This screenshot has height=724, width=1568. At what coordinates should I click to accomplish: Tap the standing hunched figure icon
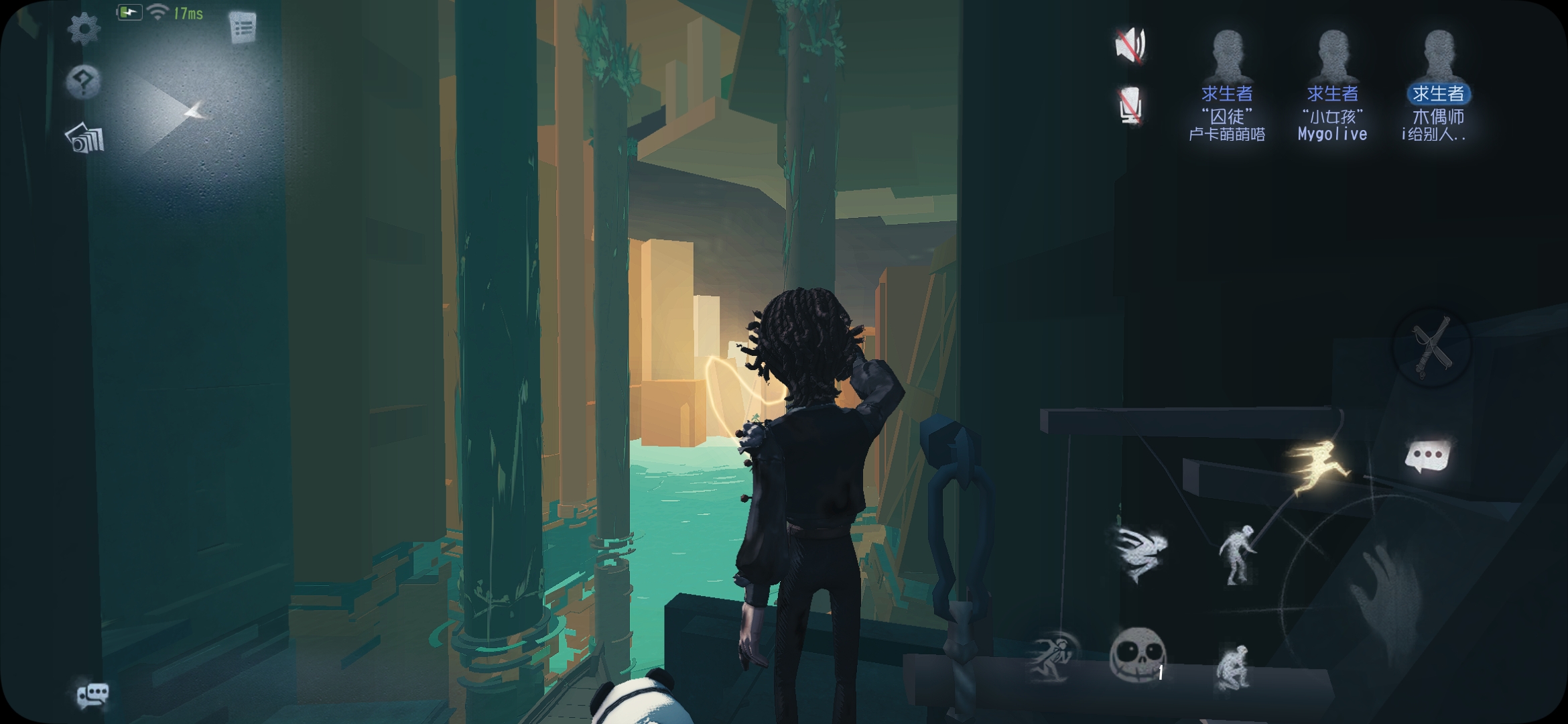pyautogui.click(x=1236, y=554)
